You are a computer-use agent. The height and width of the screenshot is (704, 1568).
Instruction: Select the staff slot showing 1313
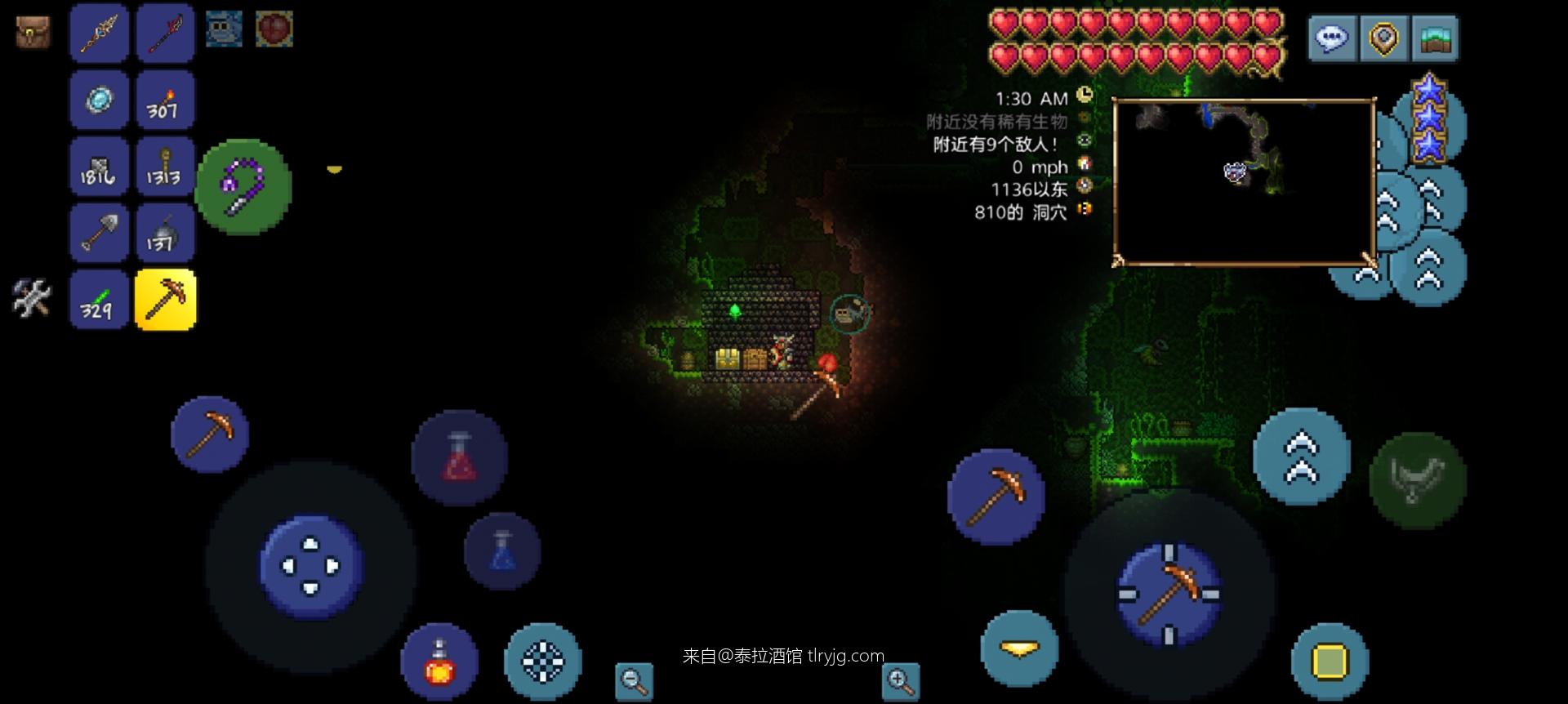pyautogui.click(x=165, y=167)
